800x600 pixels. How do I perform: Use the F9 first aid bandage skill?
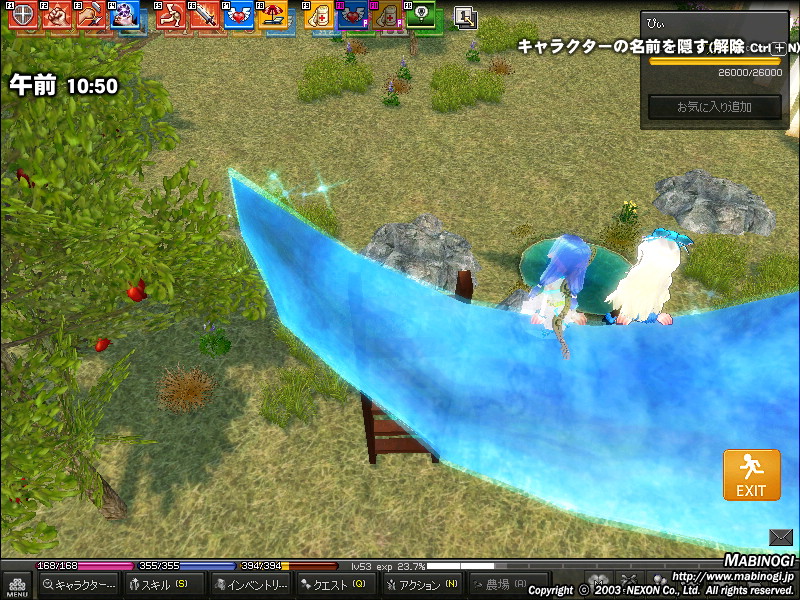coord(320,15)
